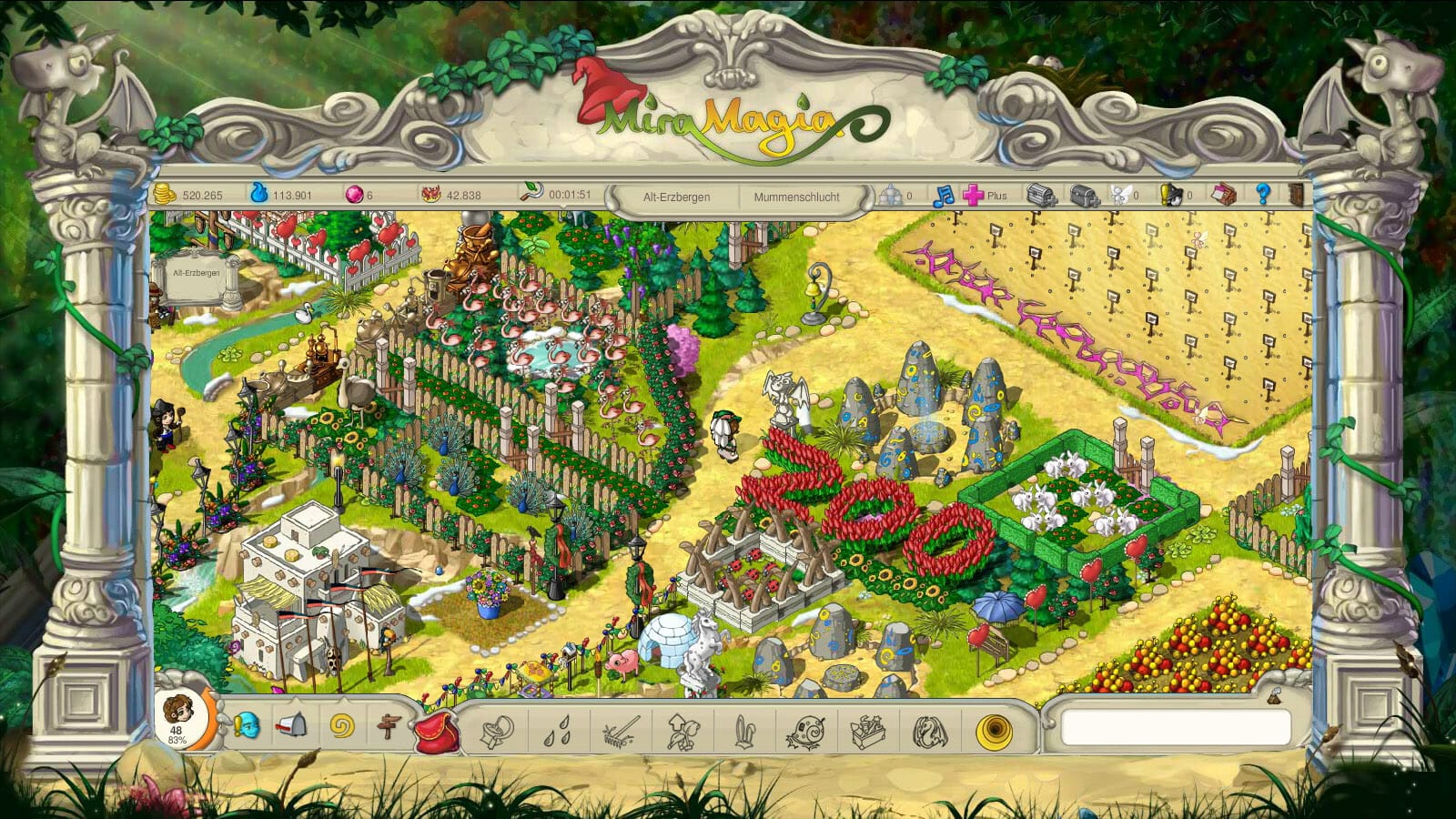This screenshot has height=819, width=1456.
Task: Toggle the music note sound icon
Action: click(944, 195)
